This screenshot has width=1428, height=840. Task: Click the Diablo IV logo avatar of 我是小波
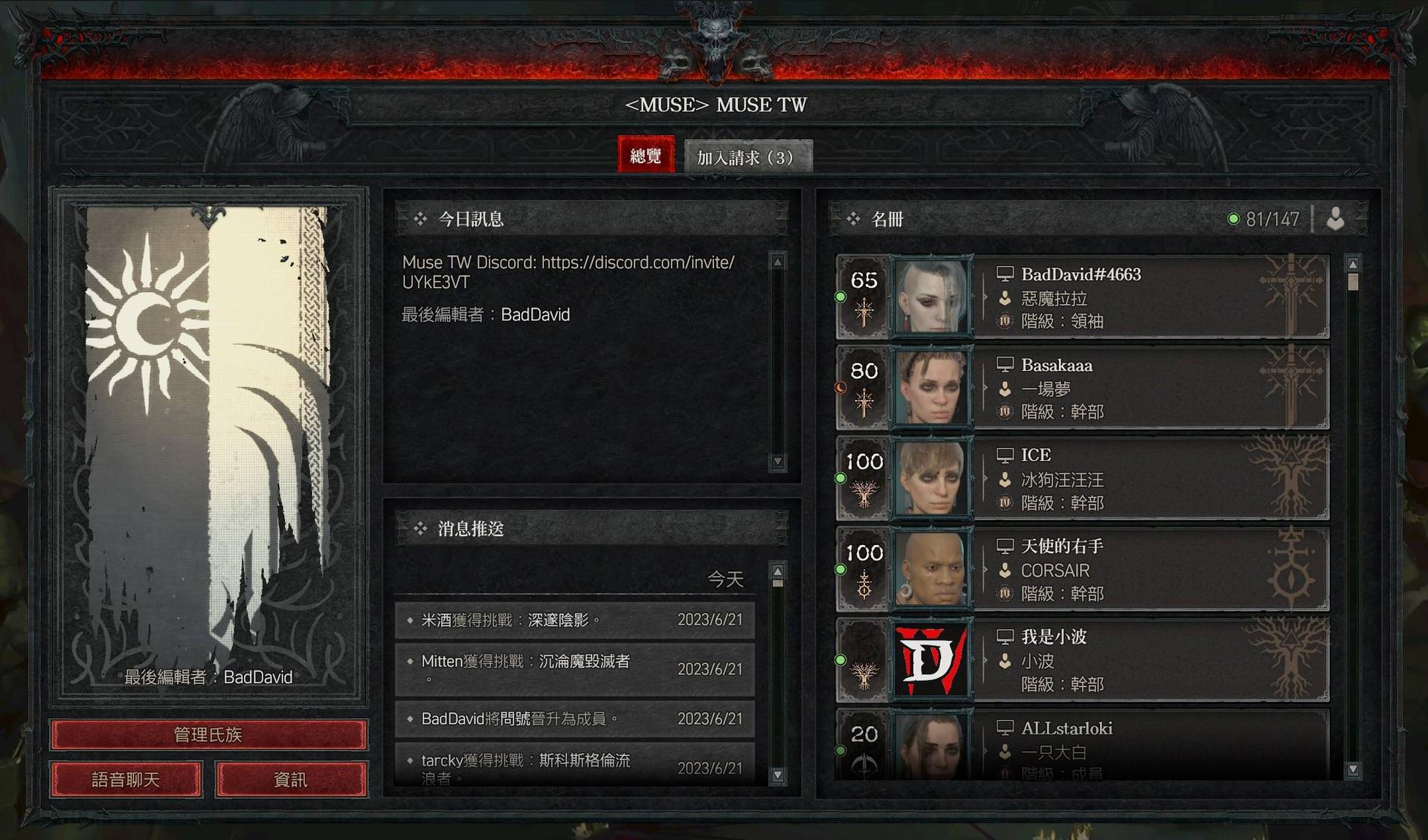[x=933, y=660]
